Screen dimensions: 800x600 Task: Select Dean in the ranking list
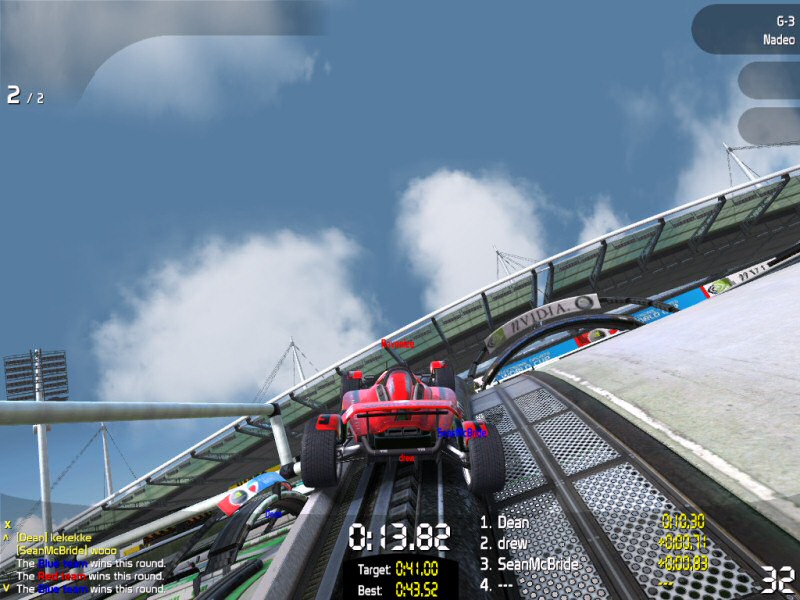513,522
